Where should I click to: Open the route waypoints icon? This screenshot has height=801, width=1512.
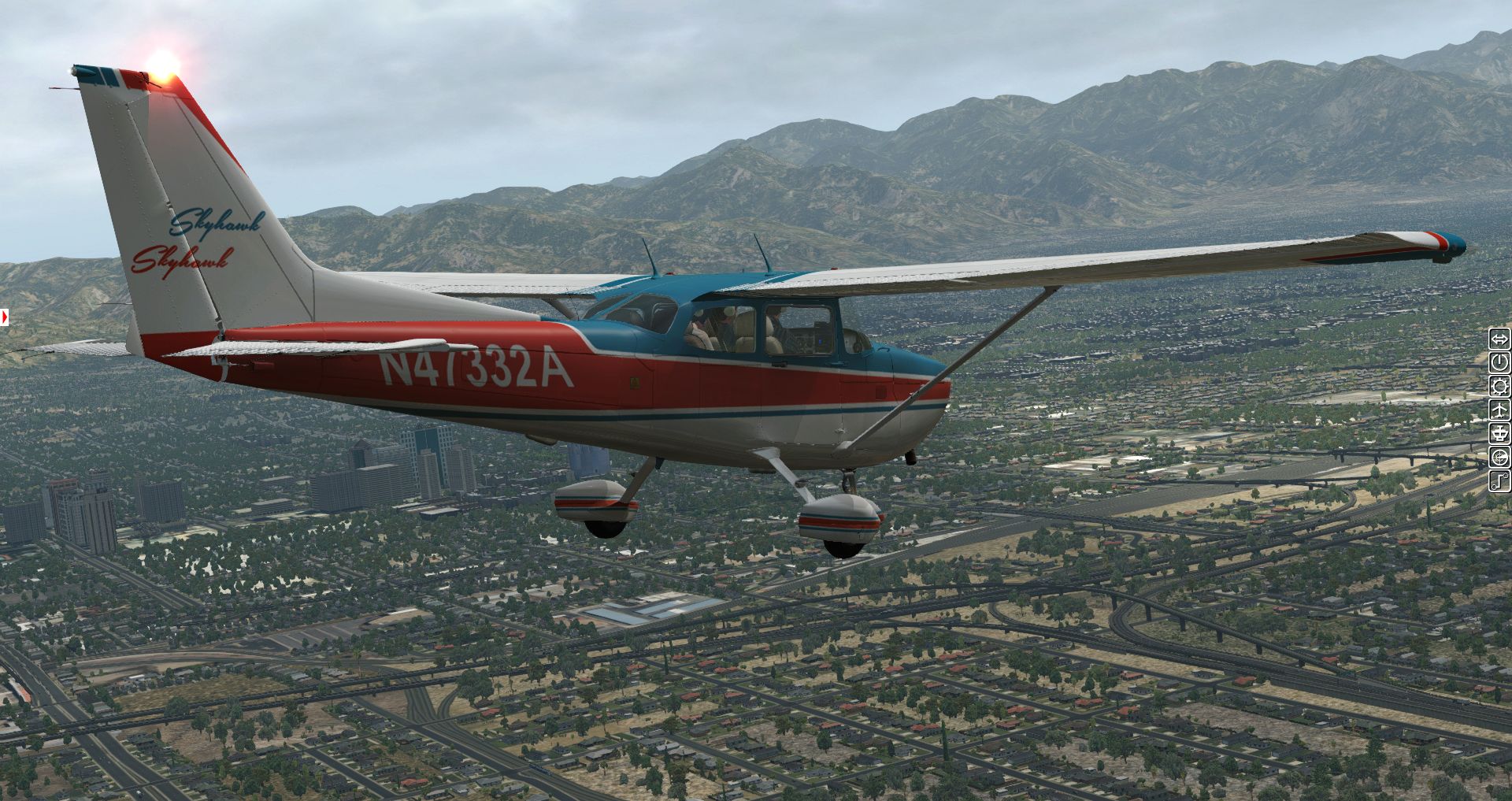tap(1499, 480)
